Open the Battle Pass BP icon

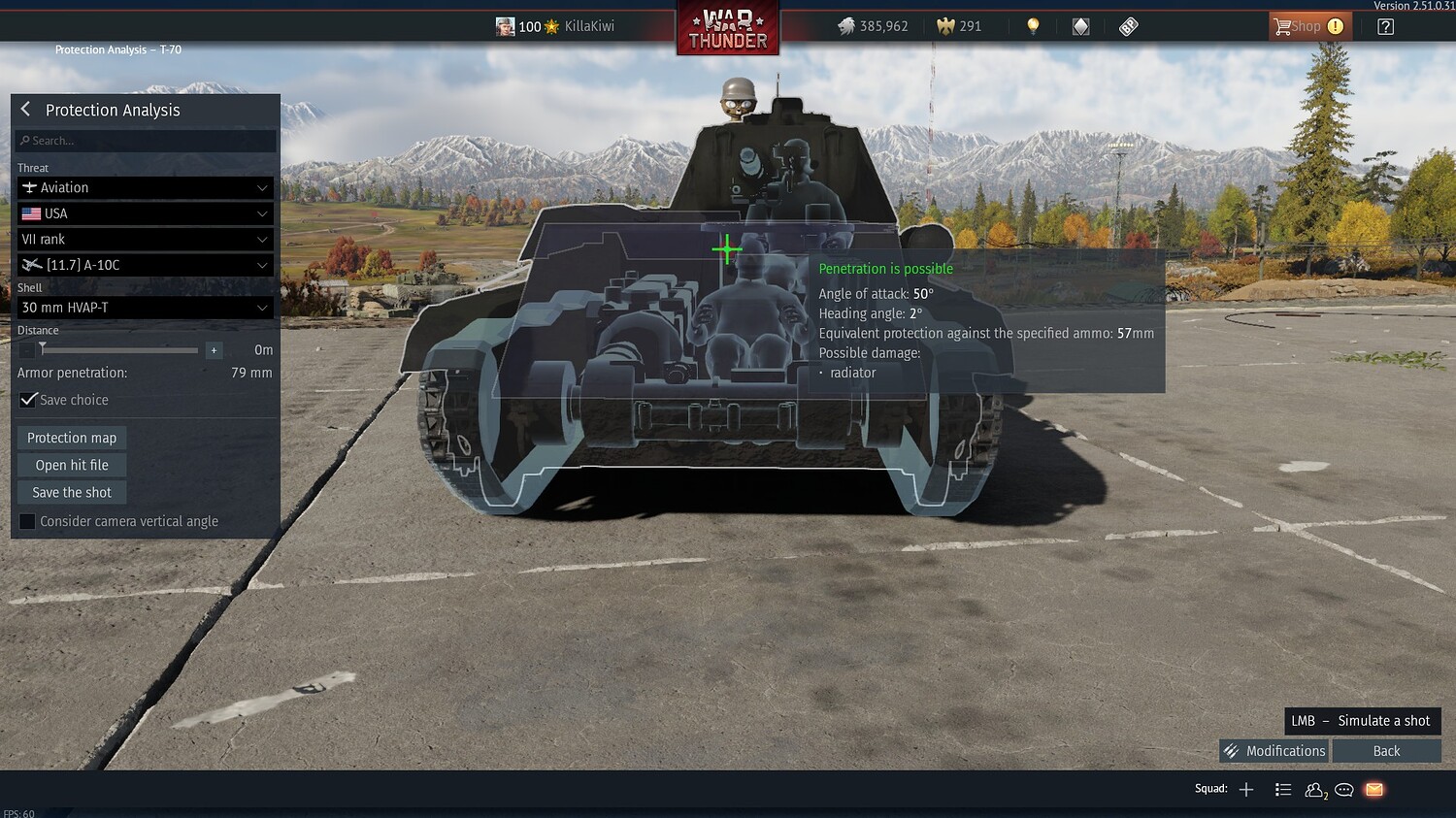click(x=1127, y=25)
